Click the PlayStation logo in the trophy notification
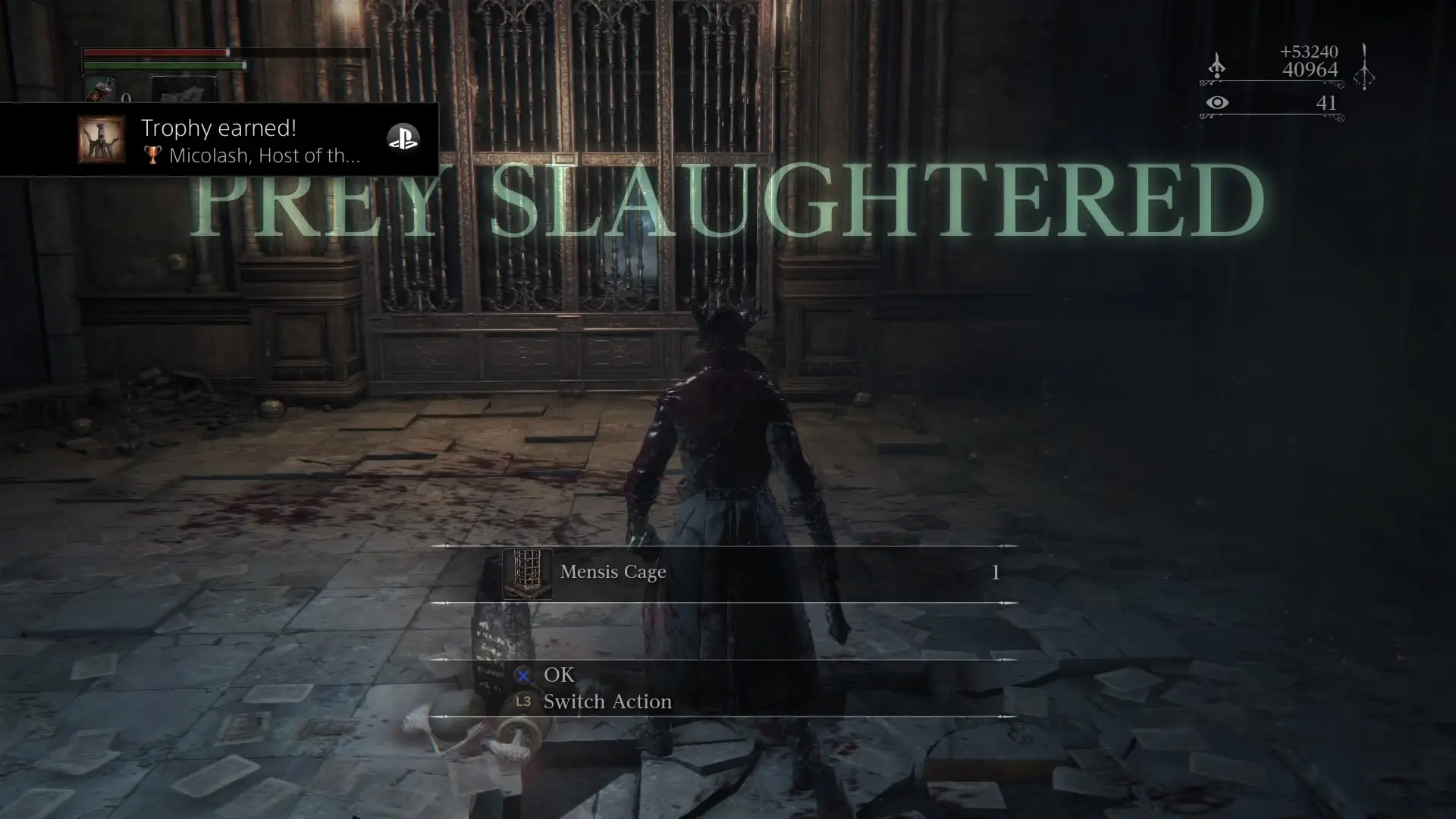1456x819 pixels. point(403,138)
